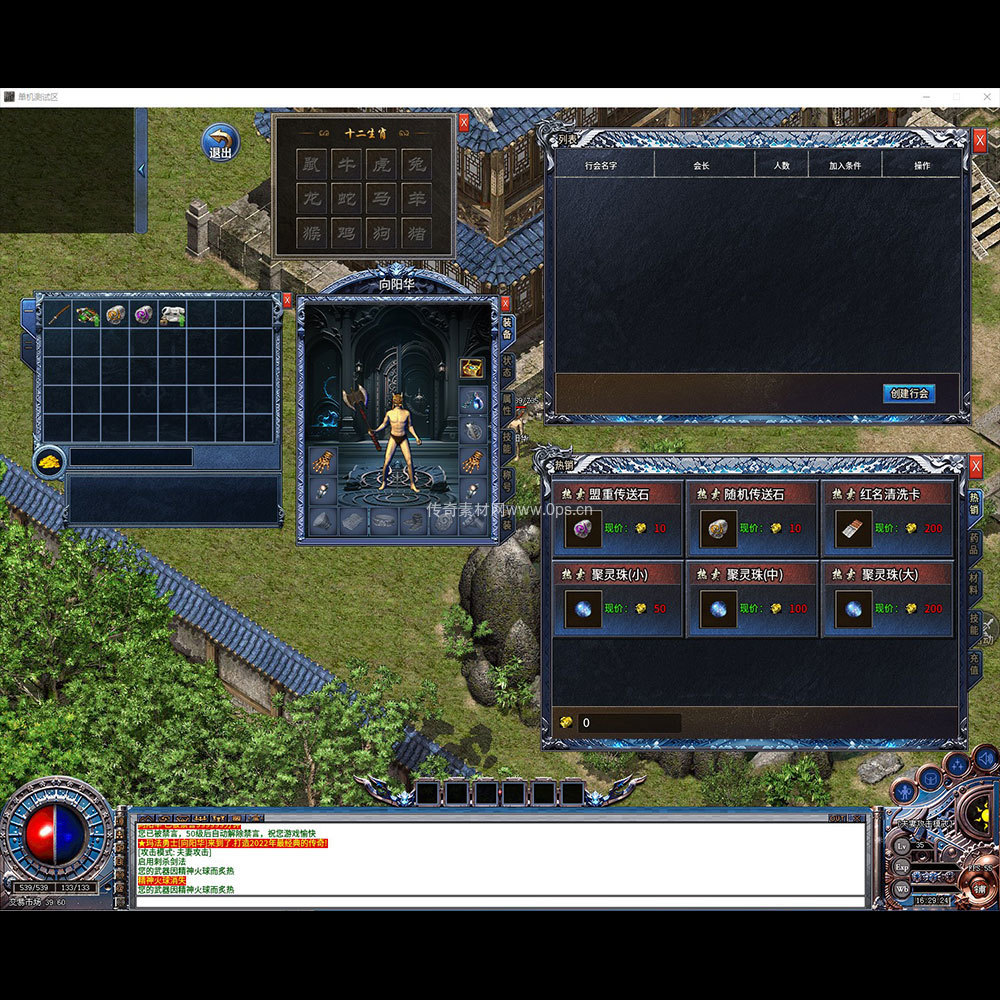Choose the 龙 dragon zodiac tile
1000x1000 pixels.
[x=311, y=198]
